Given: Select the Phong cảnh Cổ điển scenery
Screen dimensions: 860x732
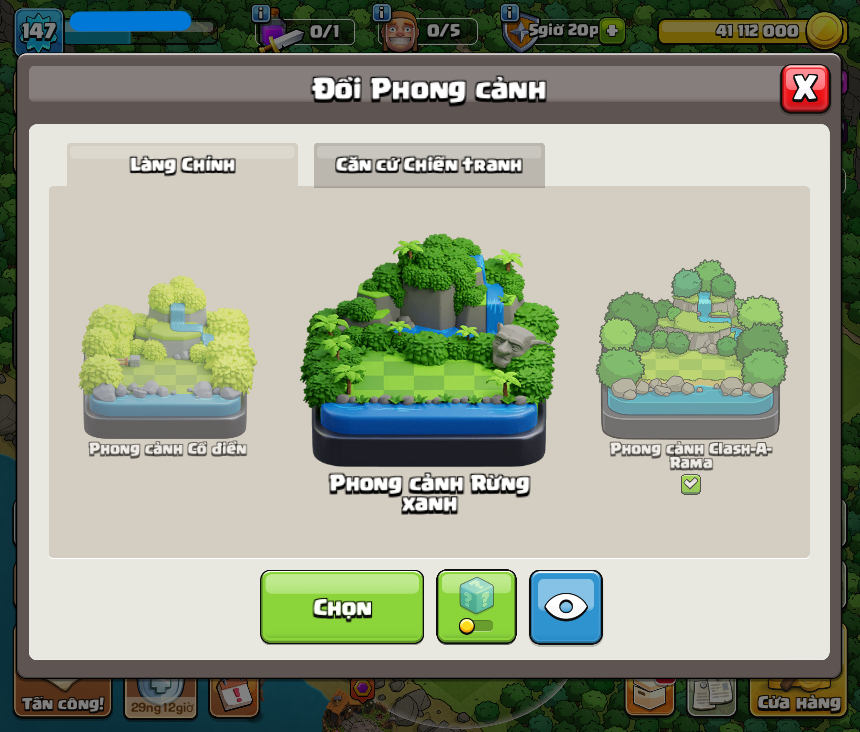Looking at the screenshot, I should pos(167,362).
